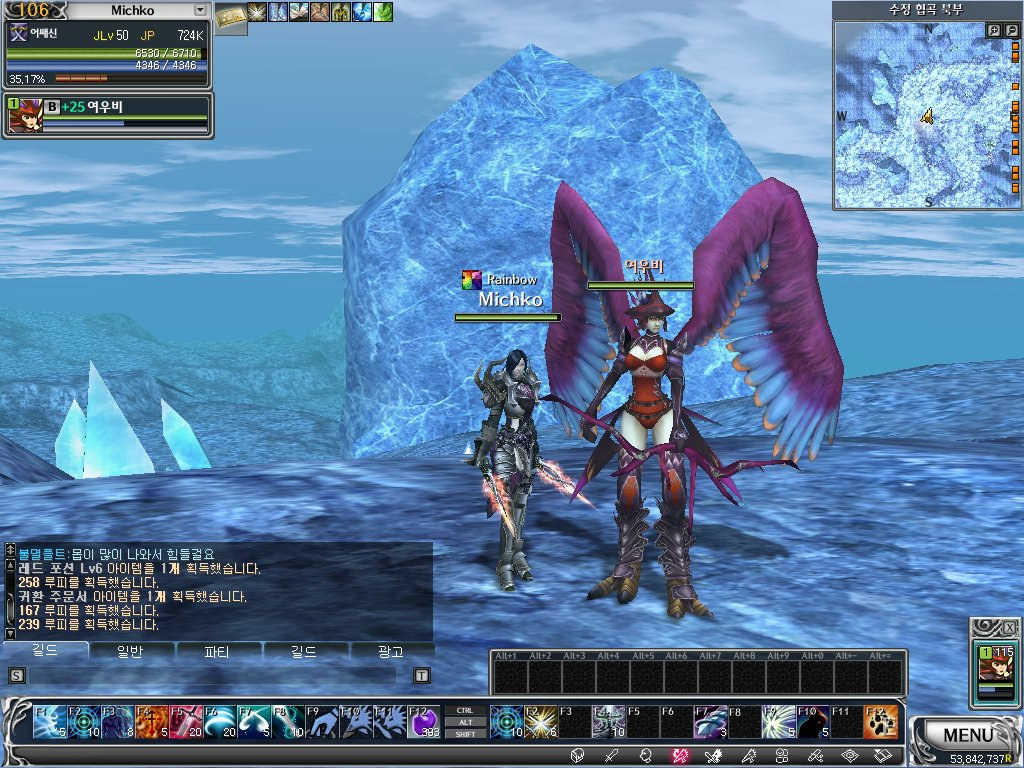Switch to the 광고 chat tab

point(391,651)
